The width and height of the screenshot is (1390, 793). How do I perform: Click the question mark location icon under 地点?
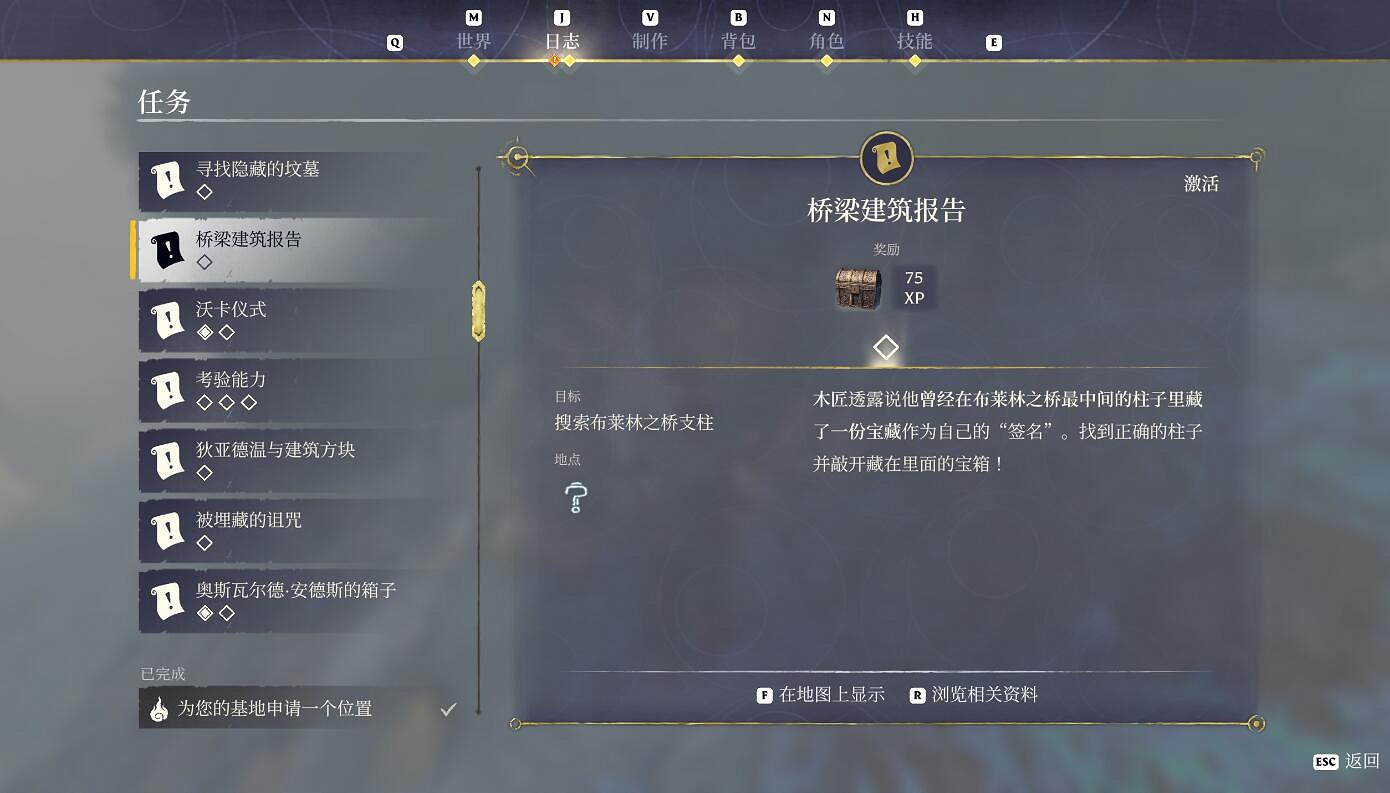point(575,498)
